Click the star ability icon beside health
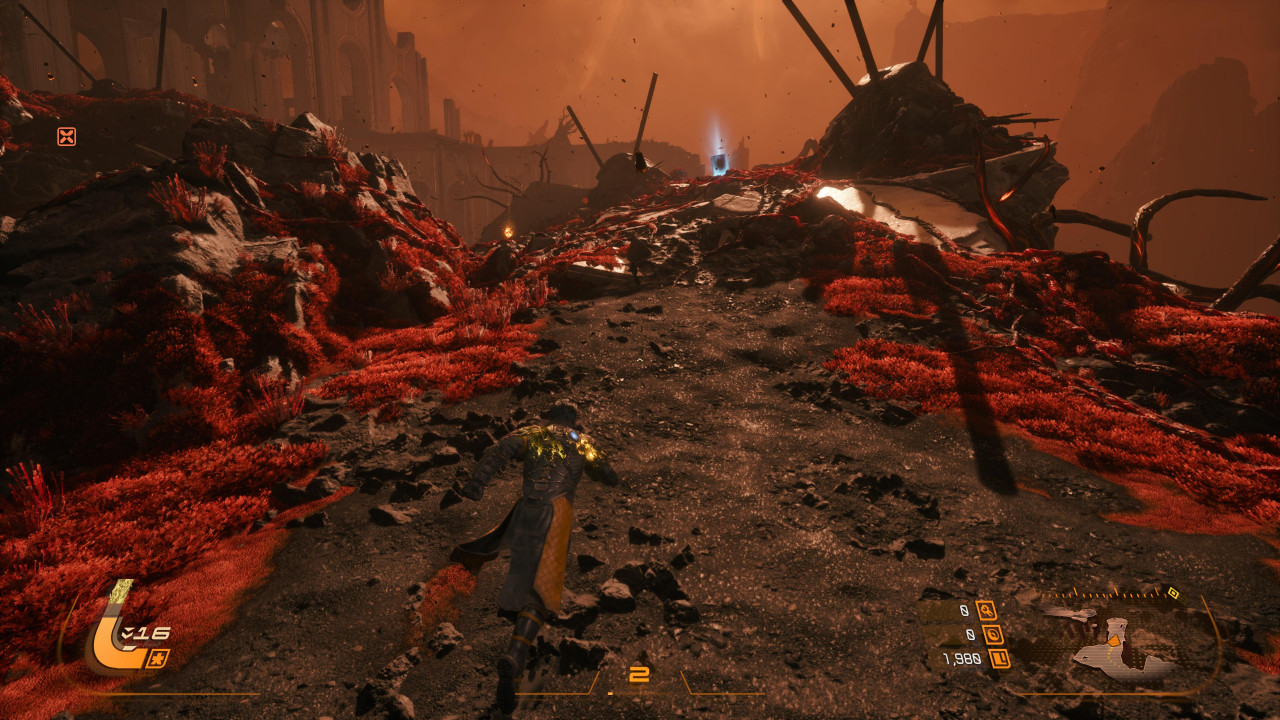Screen dimensions: 1280x720 [x=158, y=658]
